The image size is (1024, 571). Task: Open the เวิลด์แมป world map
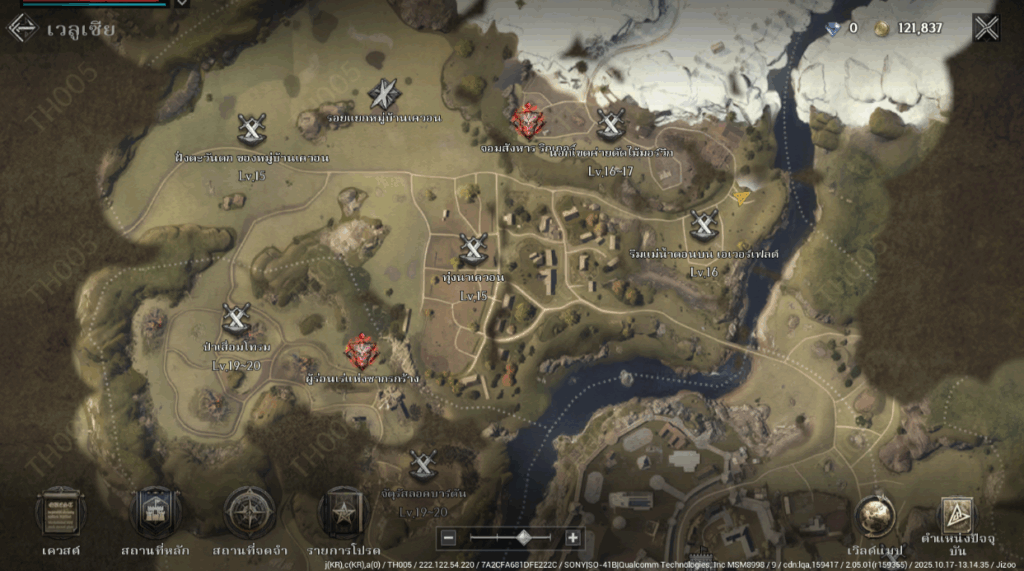coord(875,516)
